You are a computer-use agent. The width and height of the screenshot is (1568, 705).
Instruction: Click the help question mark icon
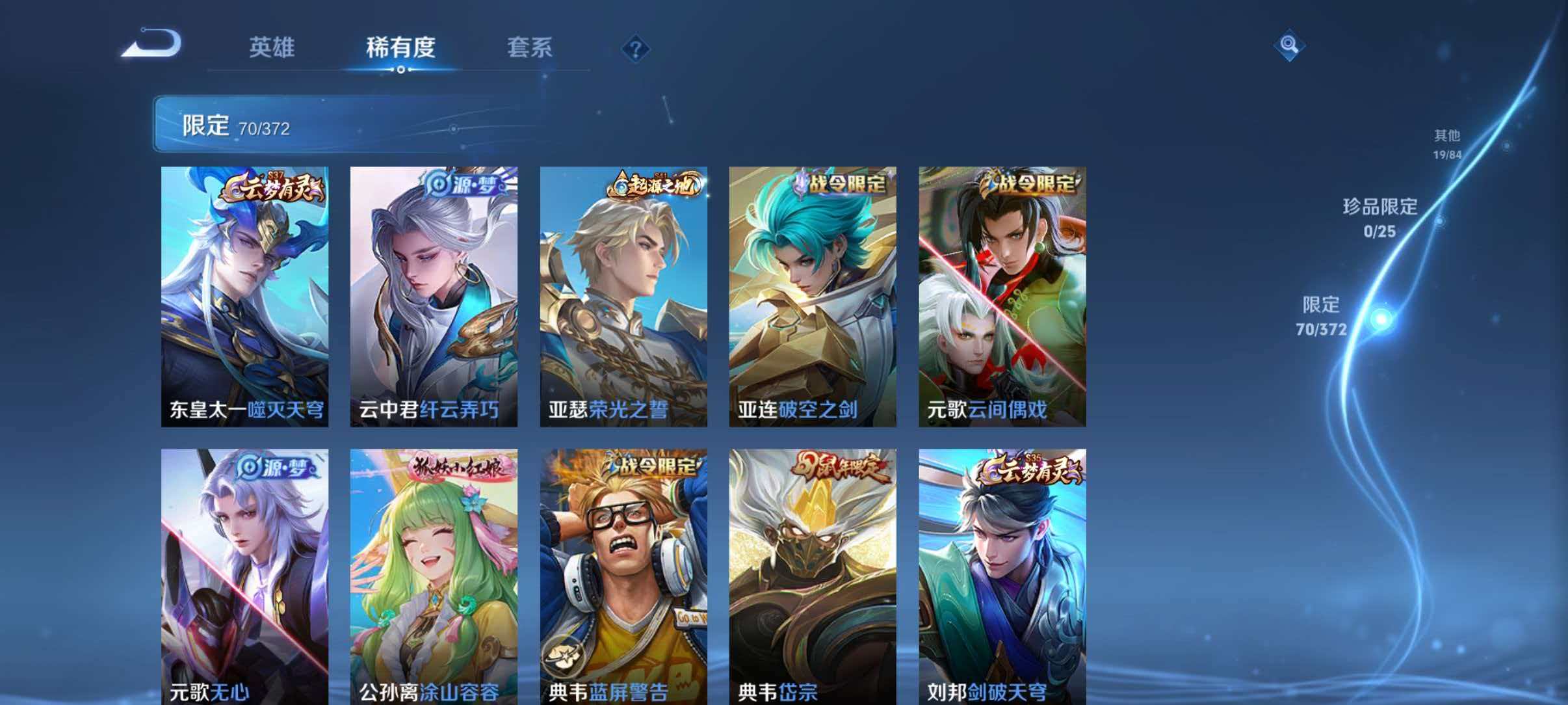[x=635, y=49]
